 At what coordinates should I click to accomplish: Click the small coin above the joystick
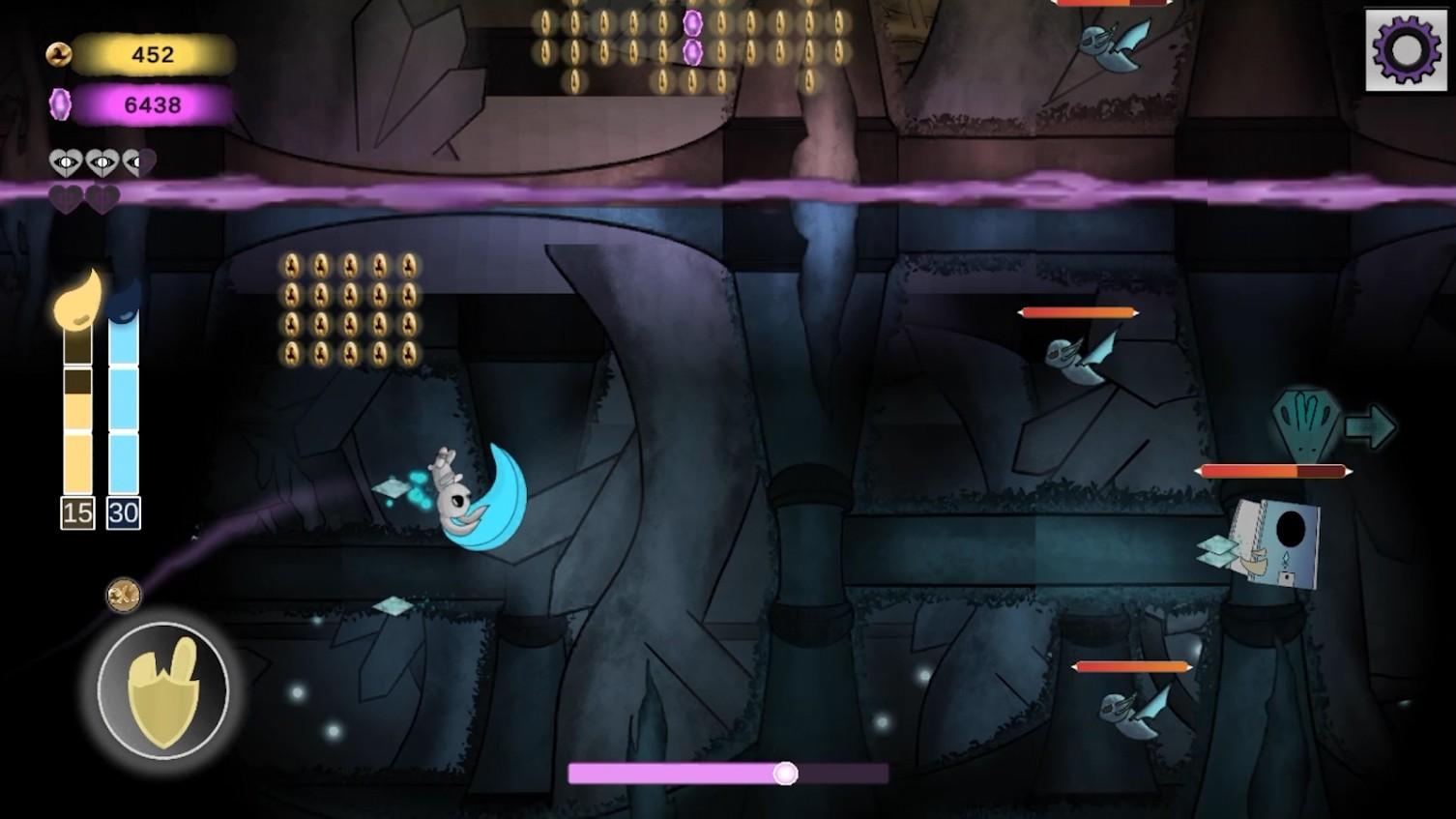(x=124, y=594)
